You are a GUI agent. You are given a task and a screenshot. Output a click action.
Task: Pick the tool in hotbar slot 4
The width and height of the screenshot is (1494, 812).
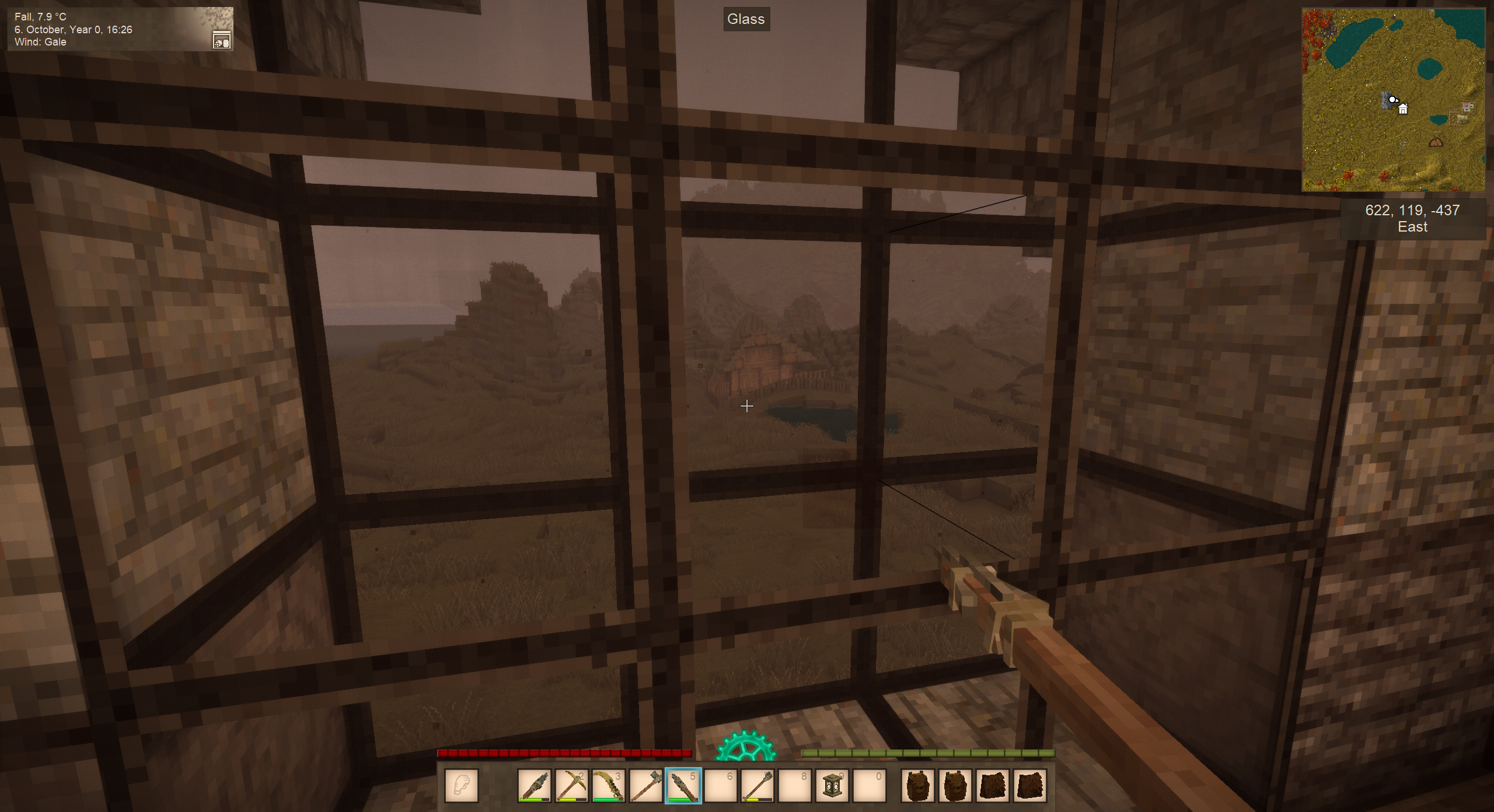(645, 786)
